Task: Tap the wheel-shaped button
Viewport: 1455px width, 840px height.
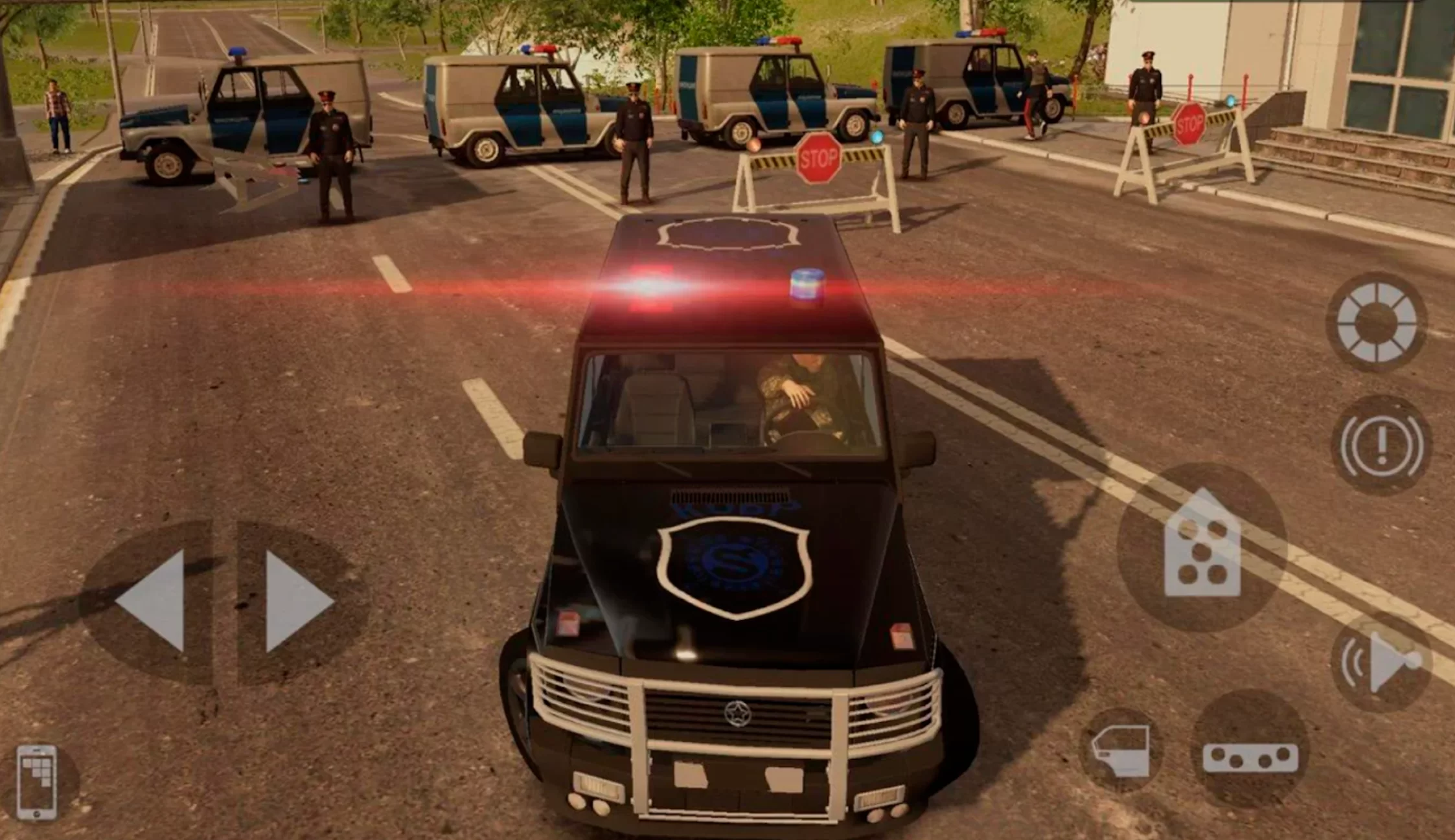Action: tap(1376, 322)
